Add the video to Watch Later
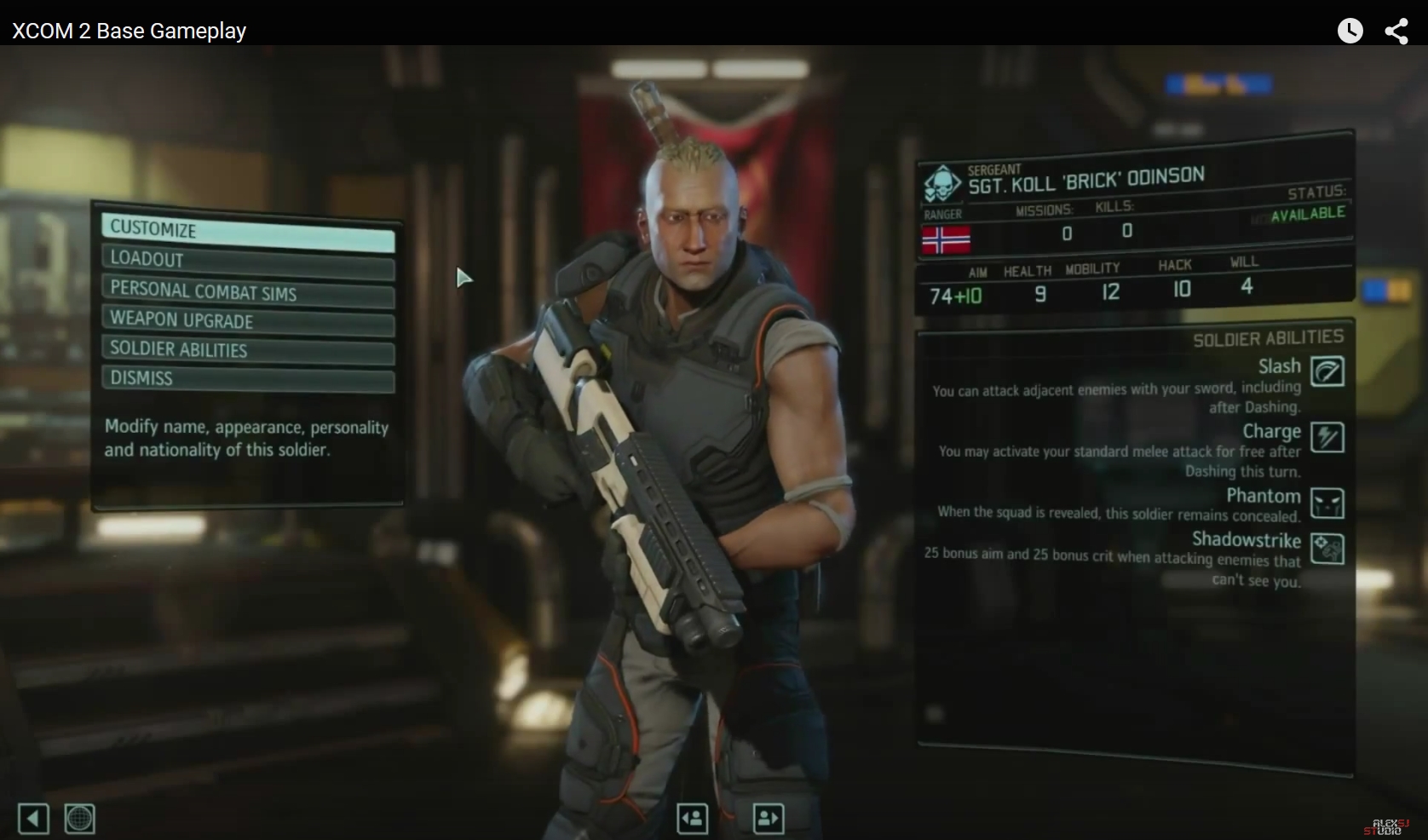 1350,32
